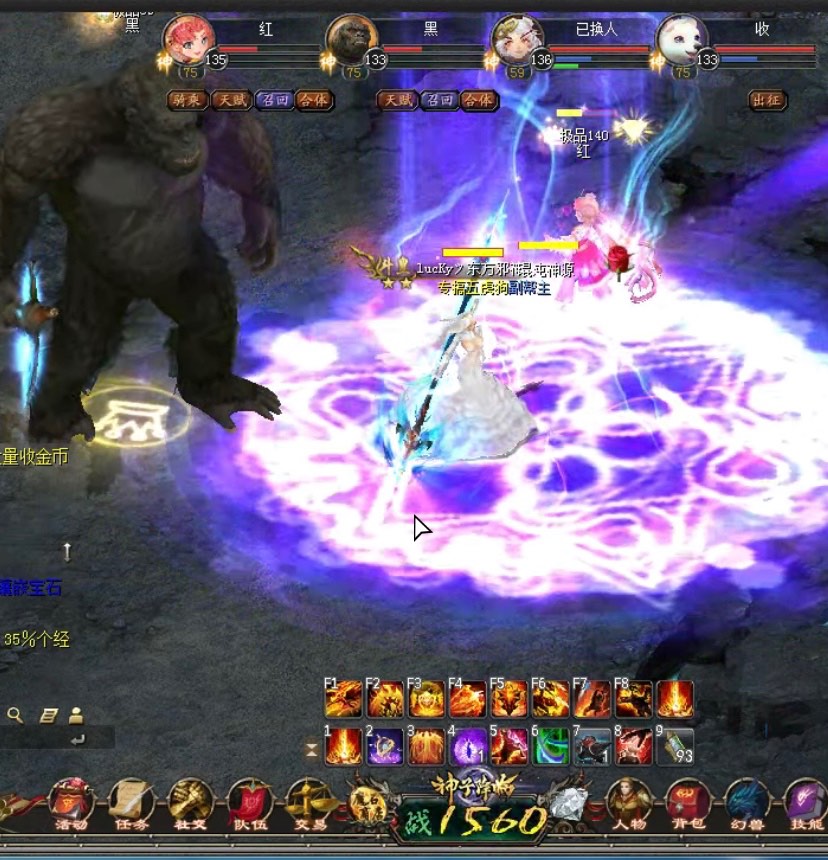Open the 人物 (Character) sheet
The width and height of the screenshot is (828, 860).
coord(629,804)
